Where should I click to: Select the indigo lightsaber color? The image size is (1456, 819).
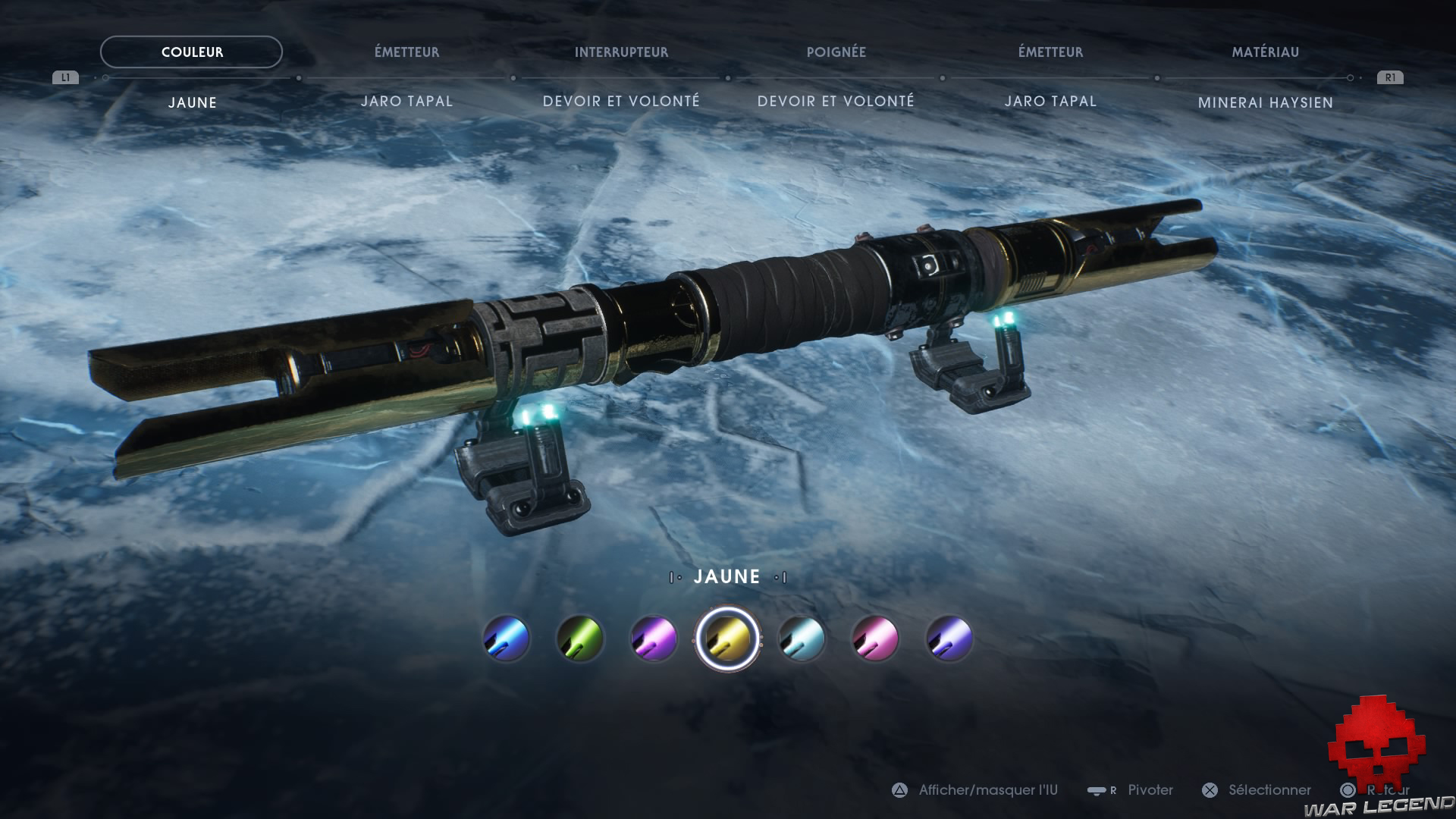(949, 639)
